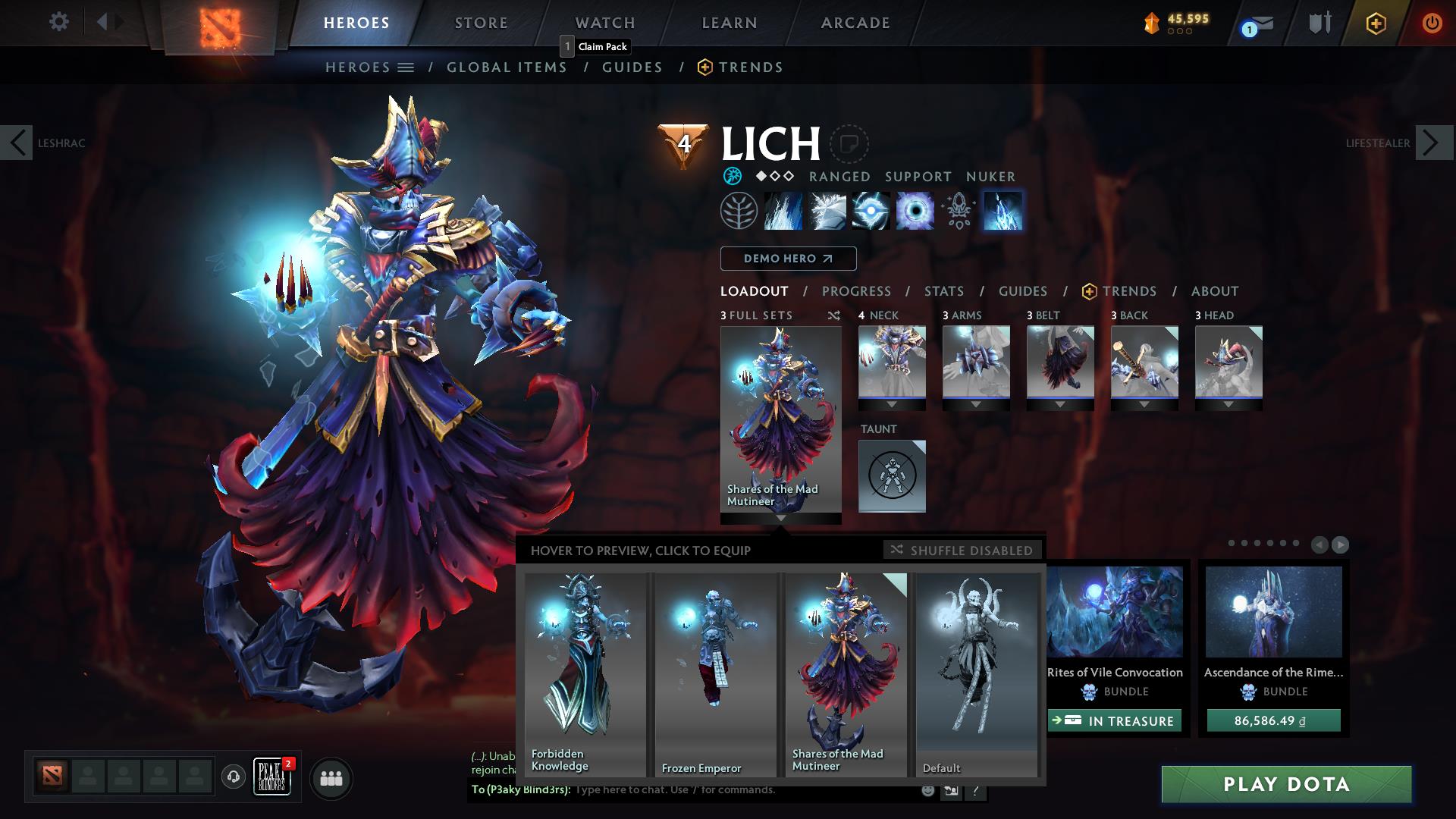Go to previous hero Leshrac
1456x819 pixels.
[17, 143]
